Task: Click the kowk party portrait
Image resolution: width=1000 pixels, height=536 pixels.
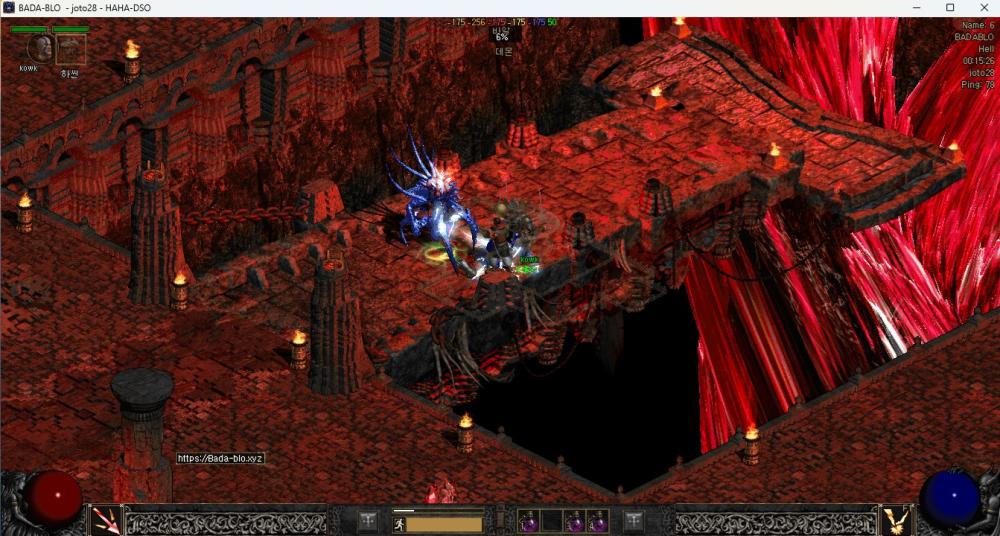Action: [x=37, y=48]
